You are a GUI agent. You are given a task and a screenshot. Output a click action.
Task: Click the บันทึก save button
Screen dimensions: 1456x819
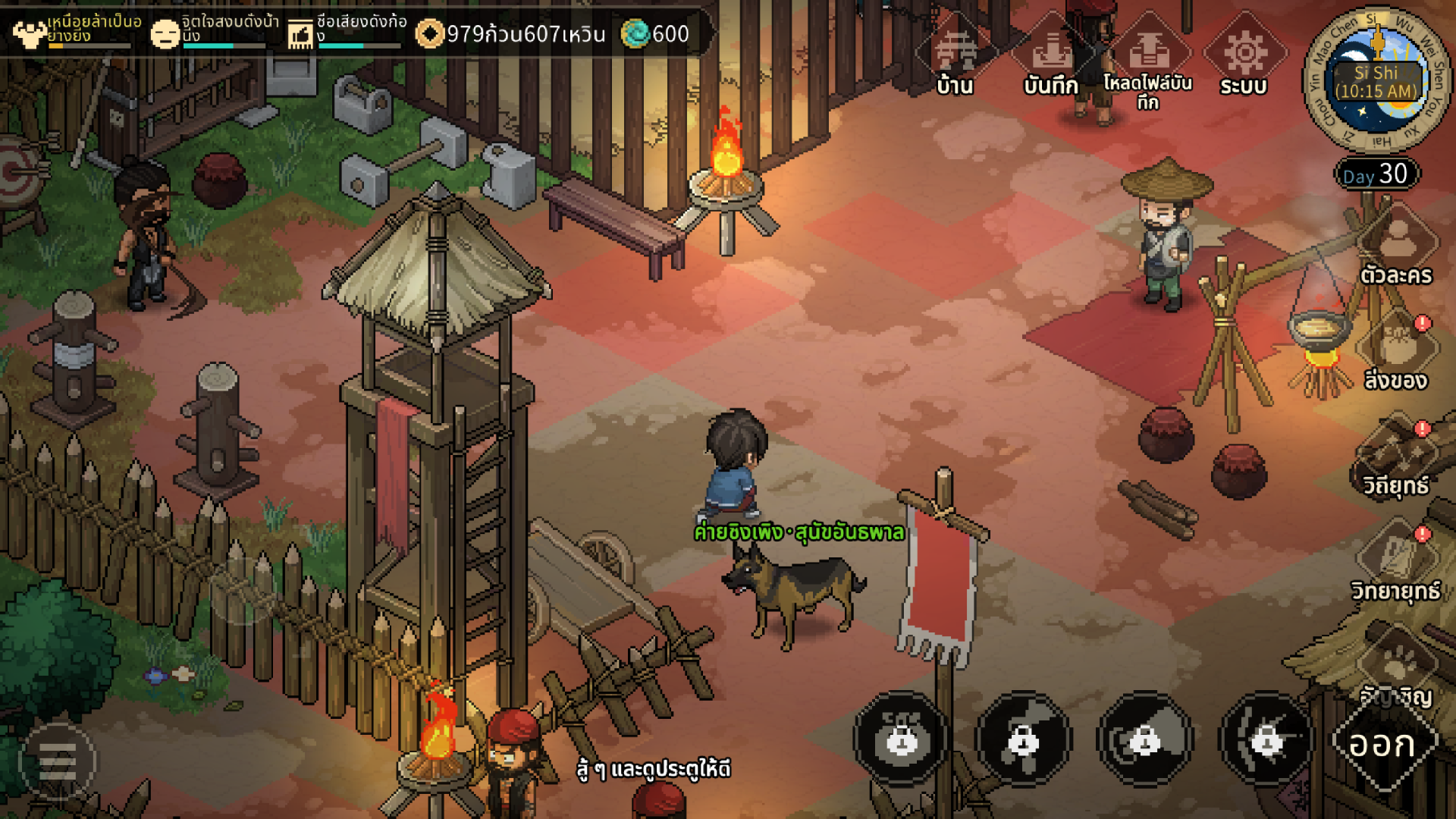[1051, 57]
